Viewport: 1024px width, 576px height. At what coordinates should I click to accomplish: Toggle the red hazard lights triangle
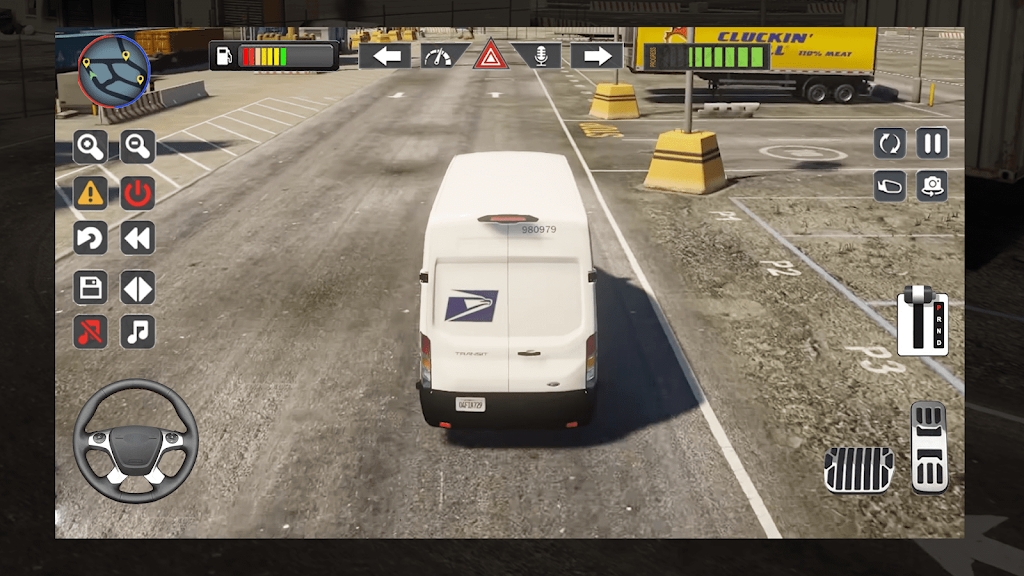[x=491, y=55]
